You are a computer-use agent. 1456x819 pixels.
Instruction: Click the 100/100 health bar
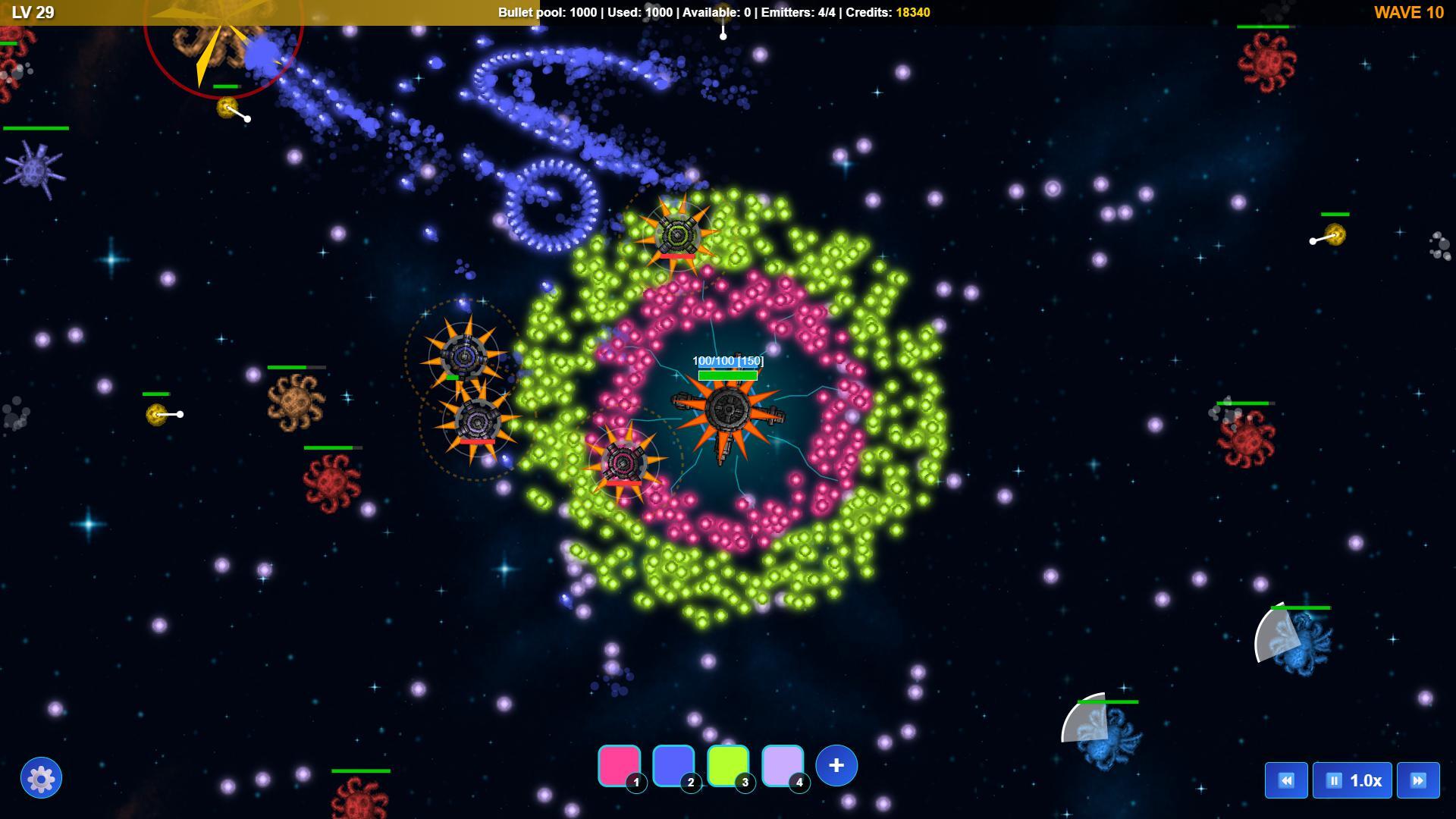[726, 373]
